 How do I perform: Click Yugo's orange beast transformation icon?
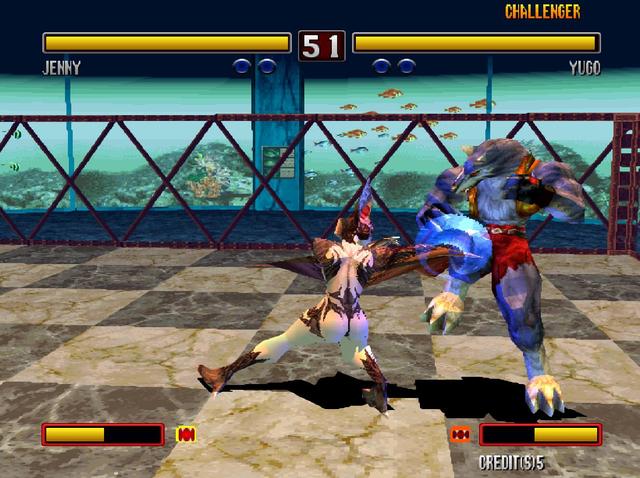point(460,434)
